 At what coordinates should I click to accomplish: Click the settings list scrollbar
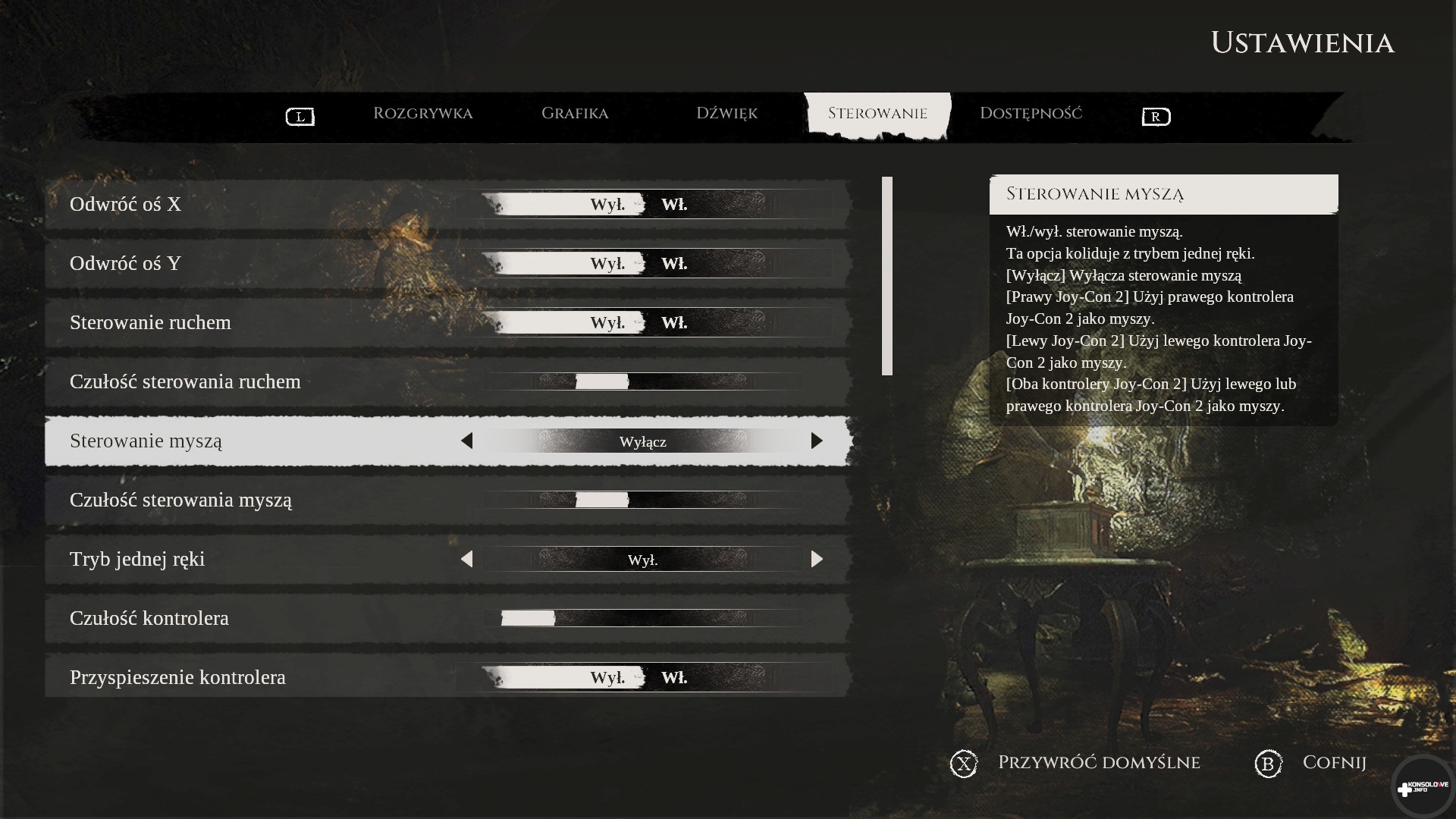pyautogui.click(x=887, y=276)
